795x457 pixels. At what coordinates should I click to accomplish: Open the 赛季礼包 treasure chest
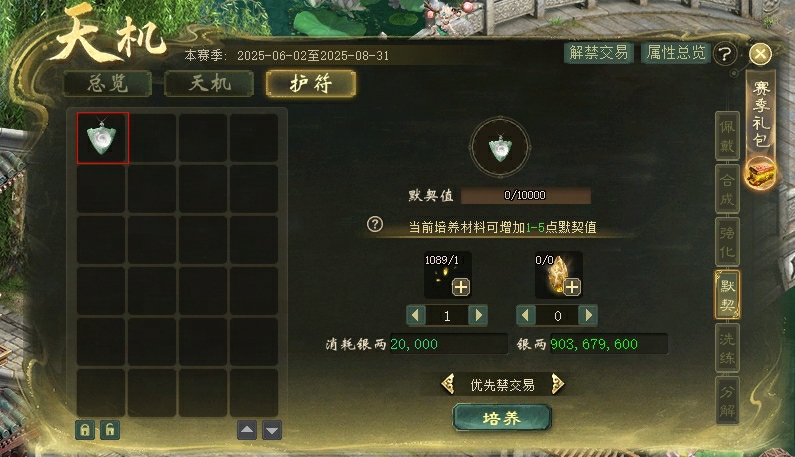(760, 174)
